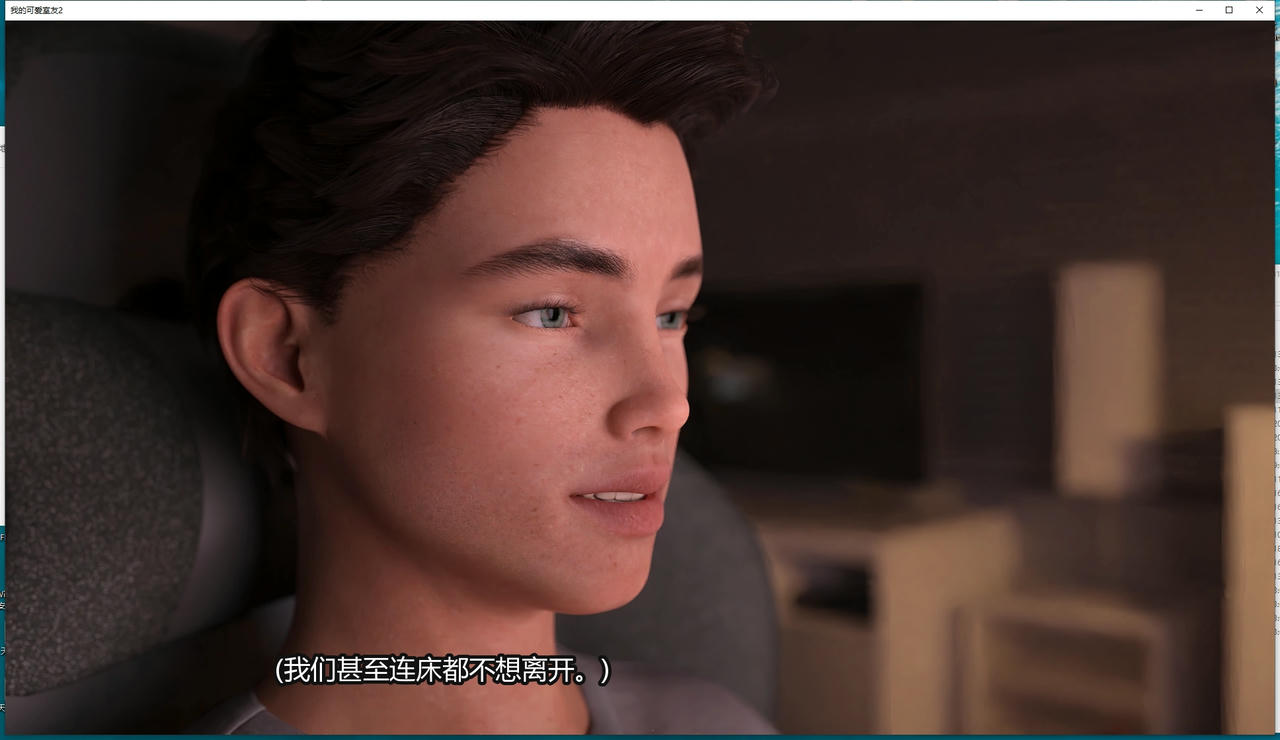Click the character's mouth to progress dialogue
The height and width of the screenshot is (740, 1280).
pyautogui.click(x=615, y=495)
